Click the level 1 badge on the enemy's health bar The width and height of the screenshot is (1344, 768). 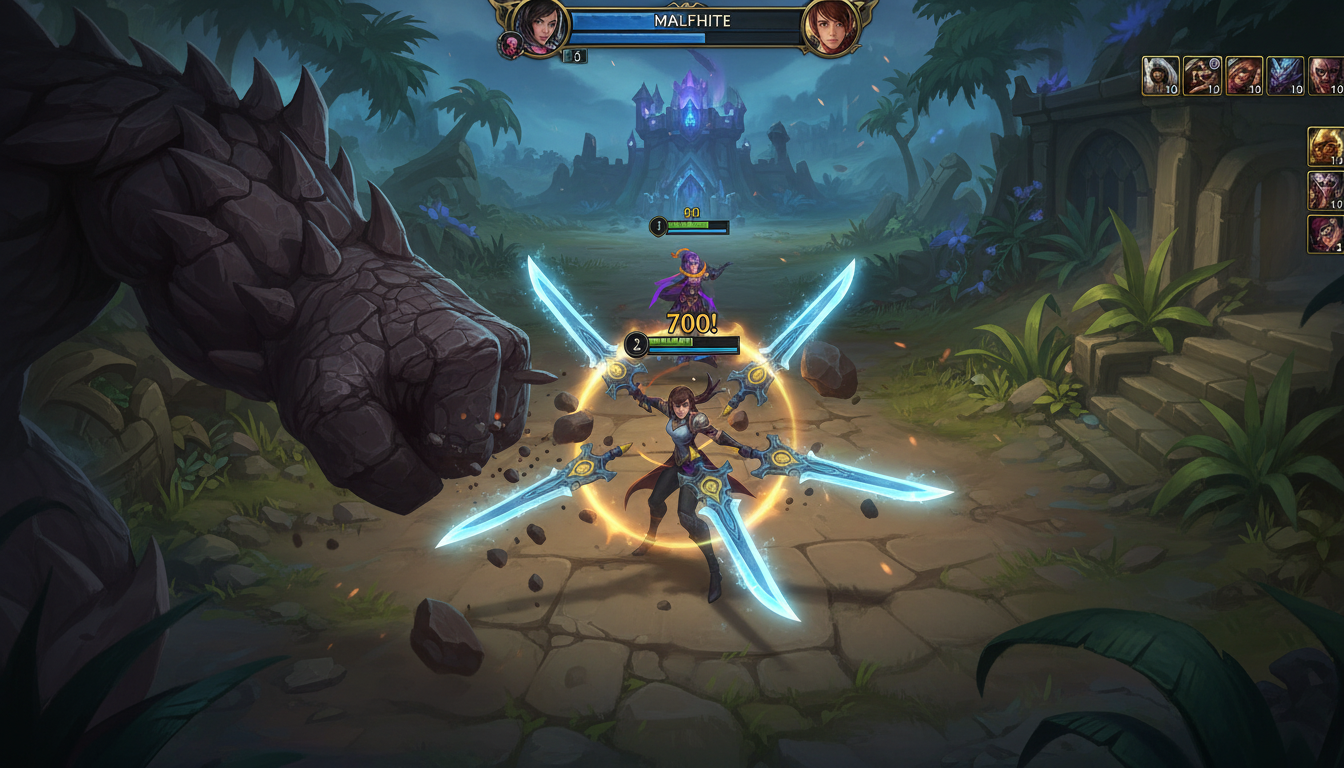point(658,226)
